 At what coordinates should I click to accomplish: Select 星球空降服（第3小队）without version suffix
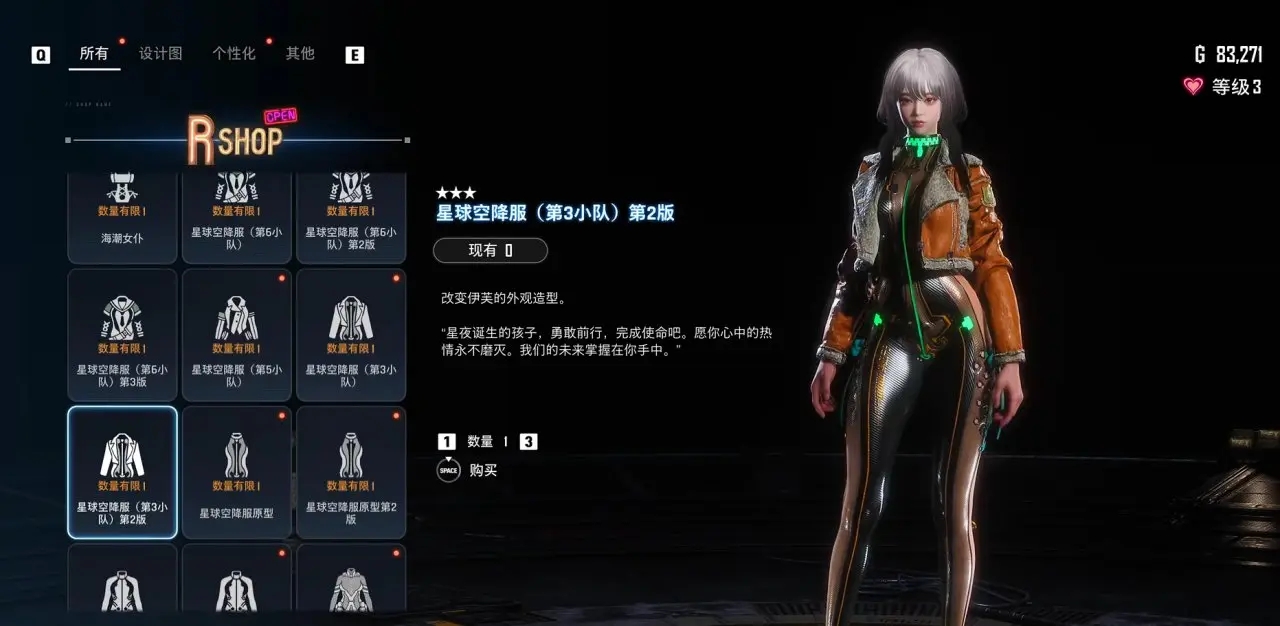pos(351,335)
